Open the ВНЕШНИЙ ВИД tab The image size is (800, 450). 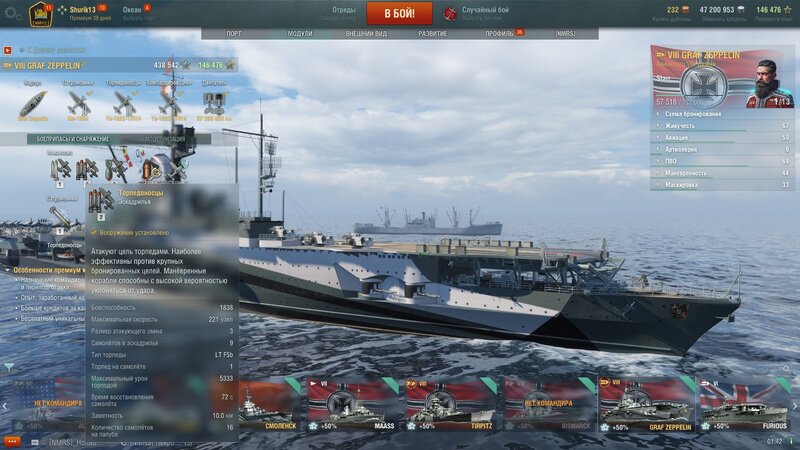[366, 33]
